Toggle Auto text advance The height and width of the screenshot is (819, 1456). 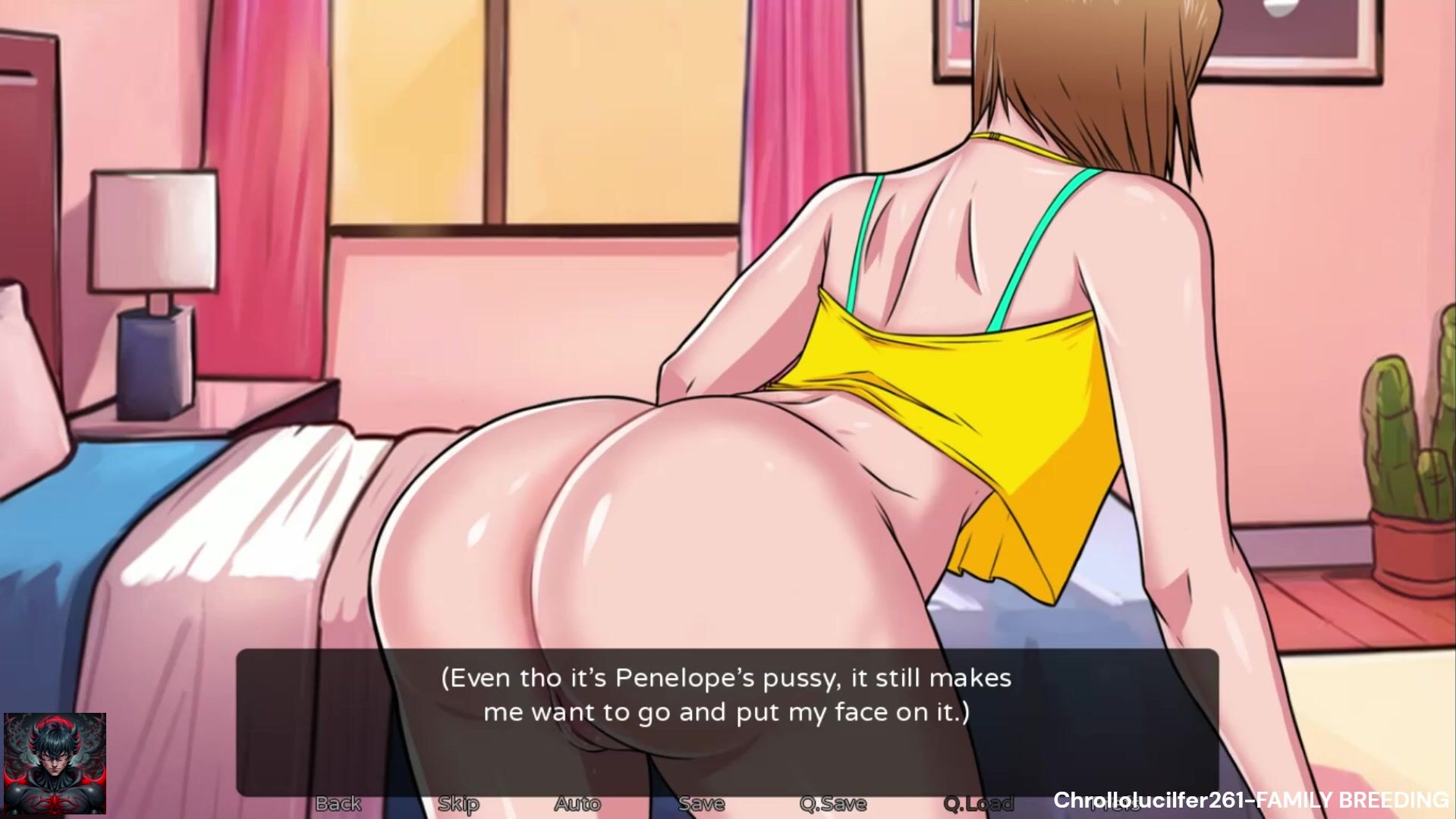(x=577, y=803)
